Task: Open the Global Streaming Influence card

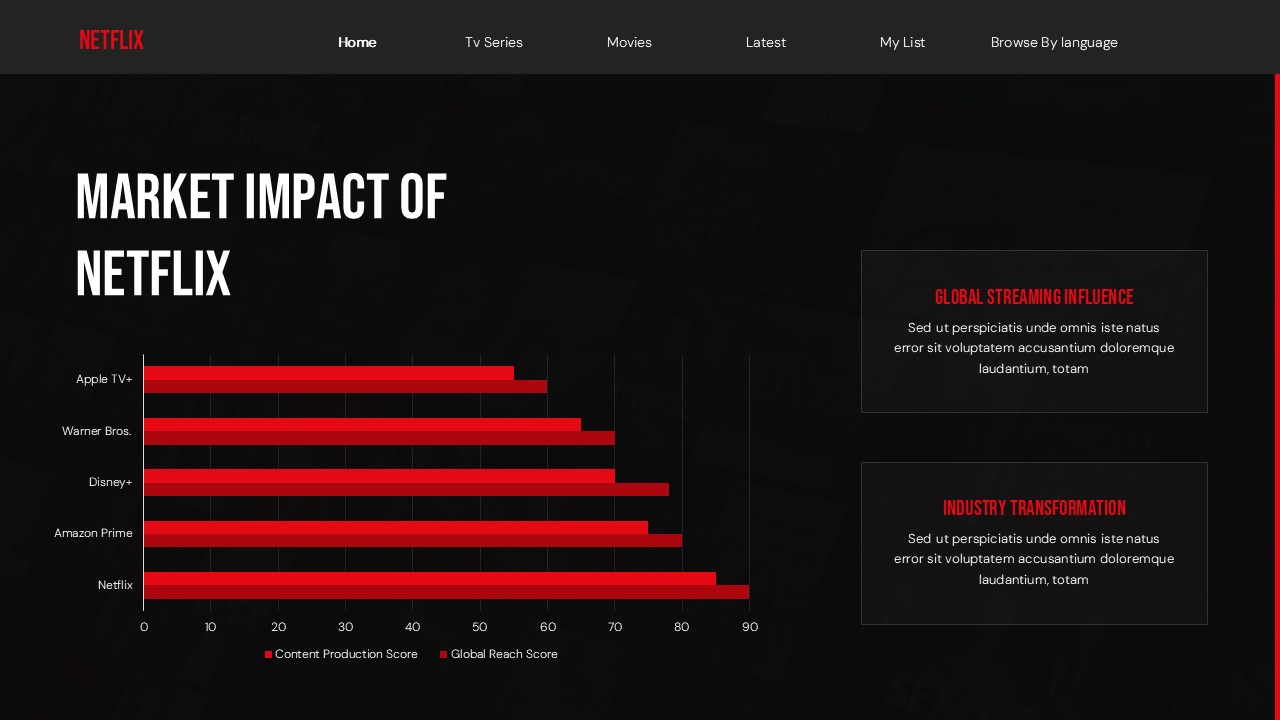Action: [x=1034, y=330]
